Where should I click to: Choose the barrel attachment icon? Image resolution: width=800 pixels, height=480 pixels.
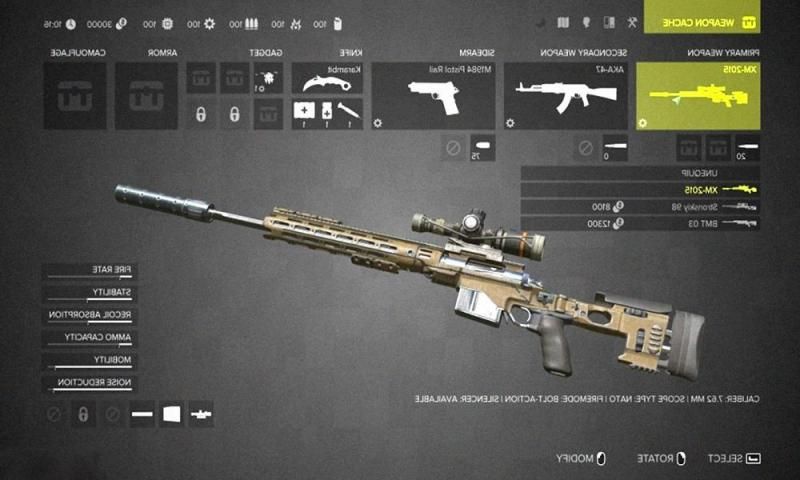click(141, 413)
